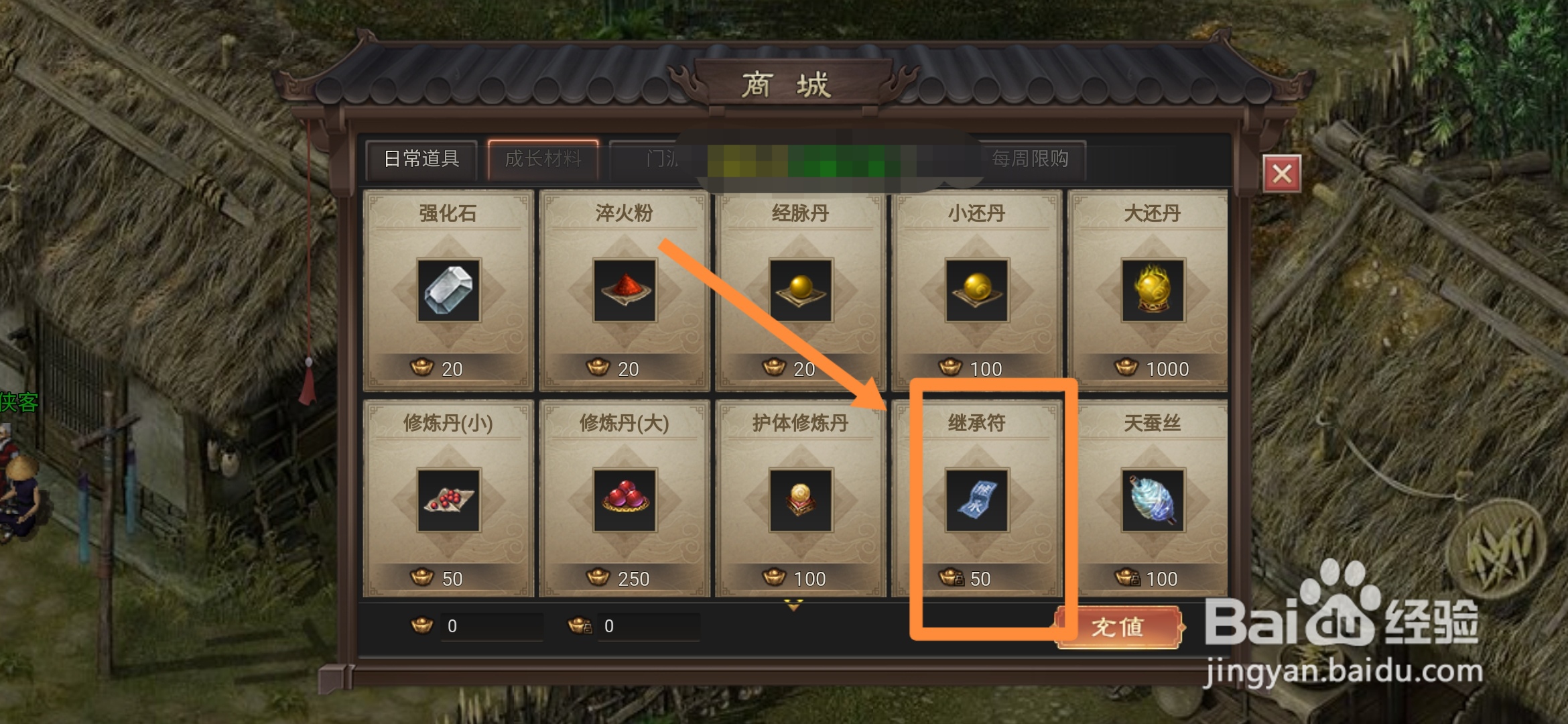Viewport: 1568px width, 724px height.
Task: Switch to the 日常道具 tab
Action: [x=421, y=160]
